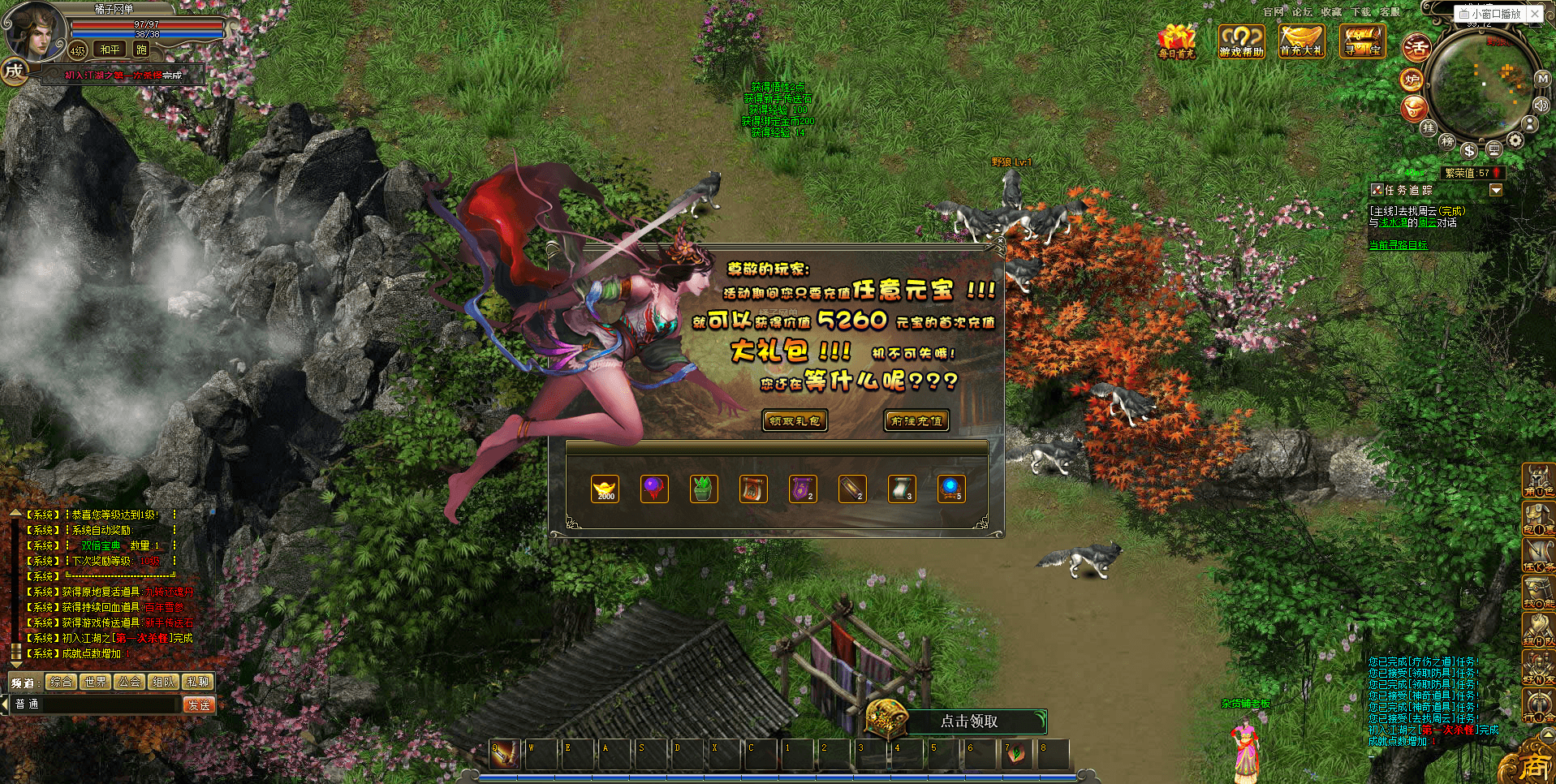The height and width of the screenshot is (784, 1556).
Task: Toggle sound with the speaker icon
Action: 1541,105
